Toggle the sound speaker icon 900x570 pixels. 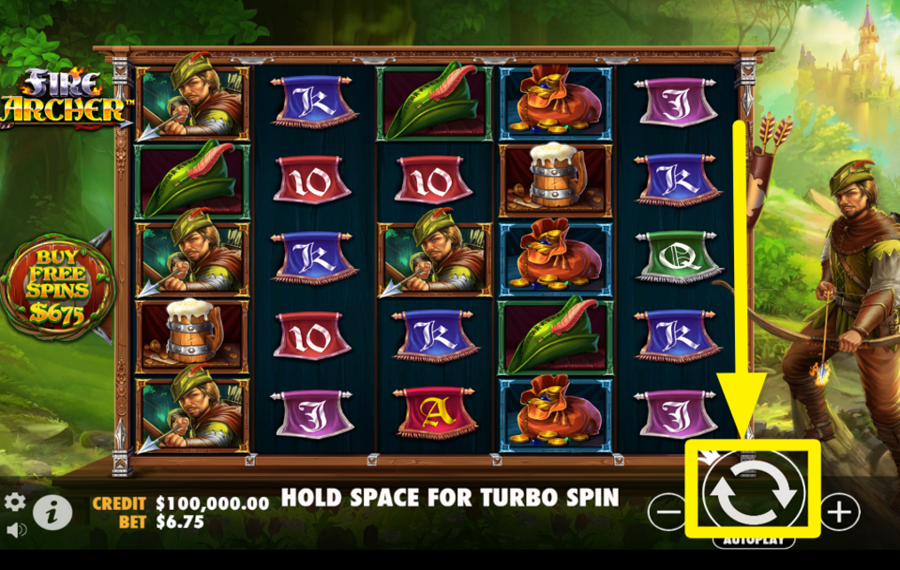(15, 529)
